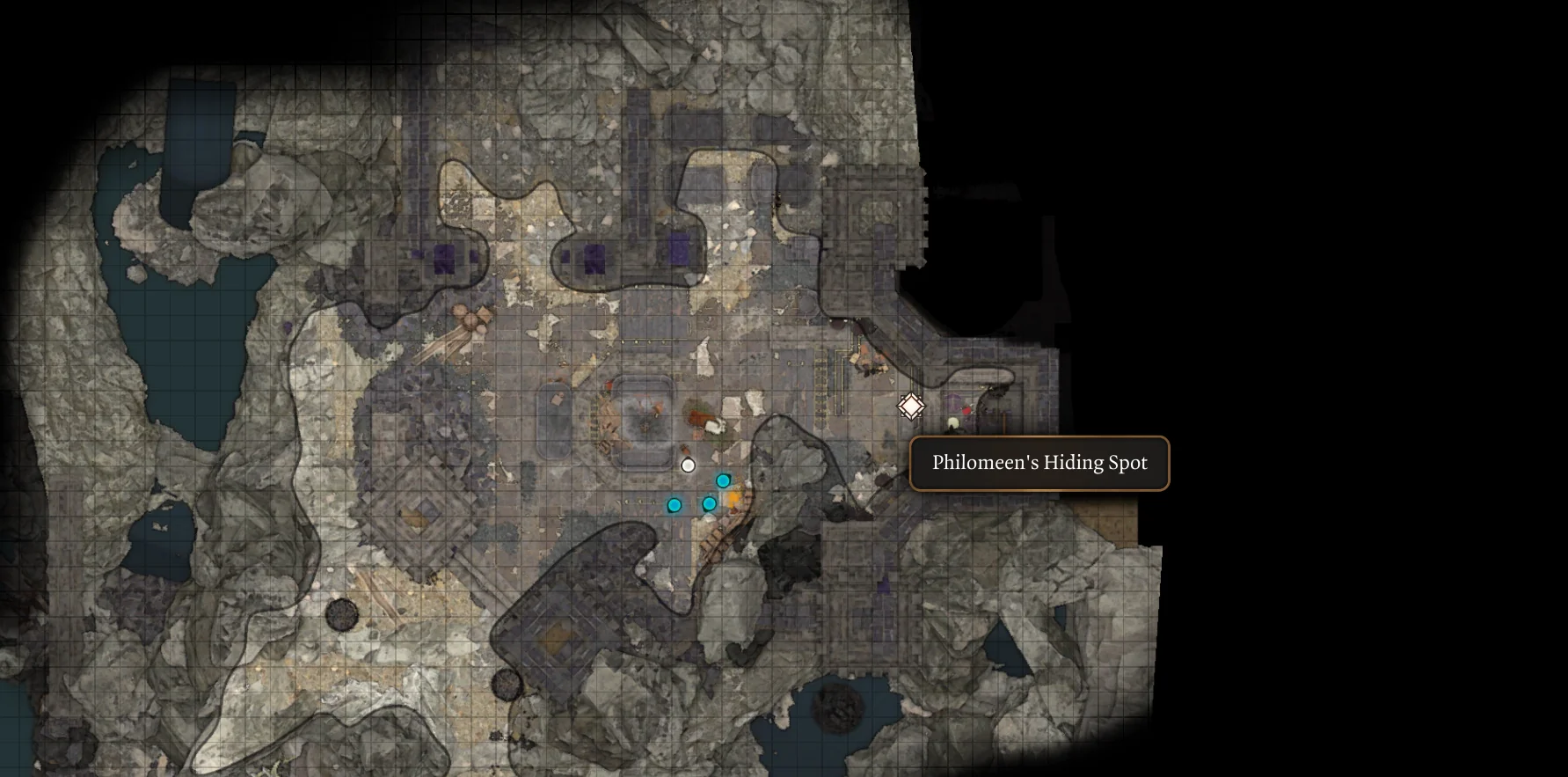The image size is (1568, 777).
Task: Click the orange marker beside the party dots
Action: 733,499
